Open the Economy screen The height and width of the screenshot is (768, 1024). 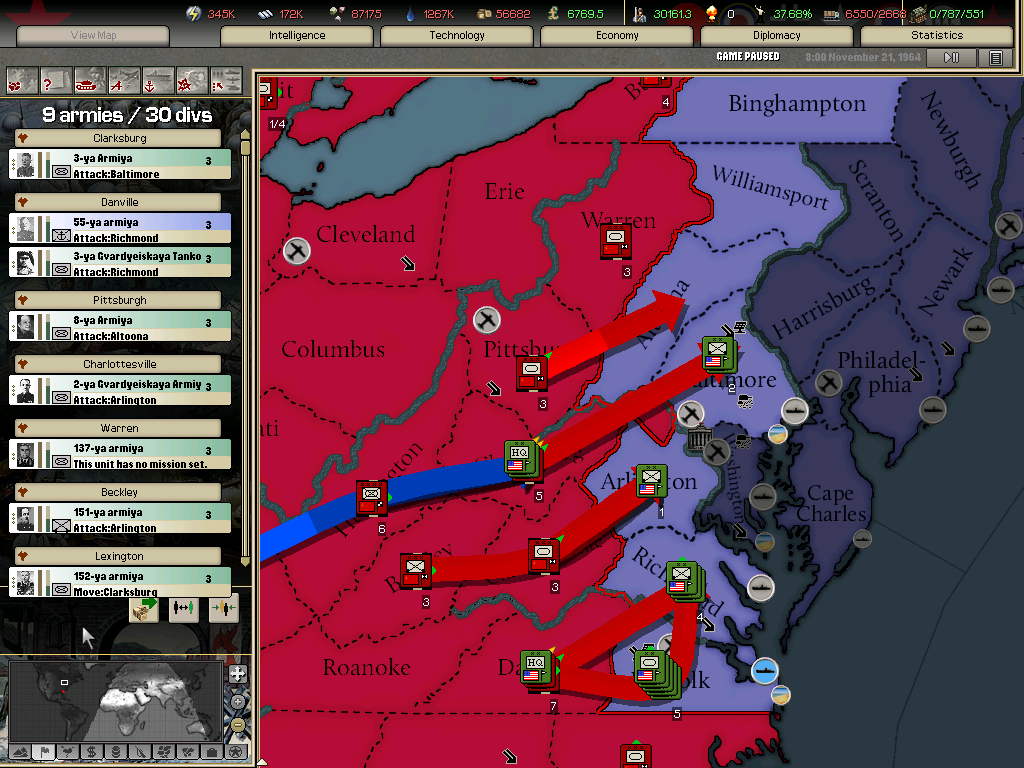pos(617,35)
